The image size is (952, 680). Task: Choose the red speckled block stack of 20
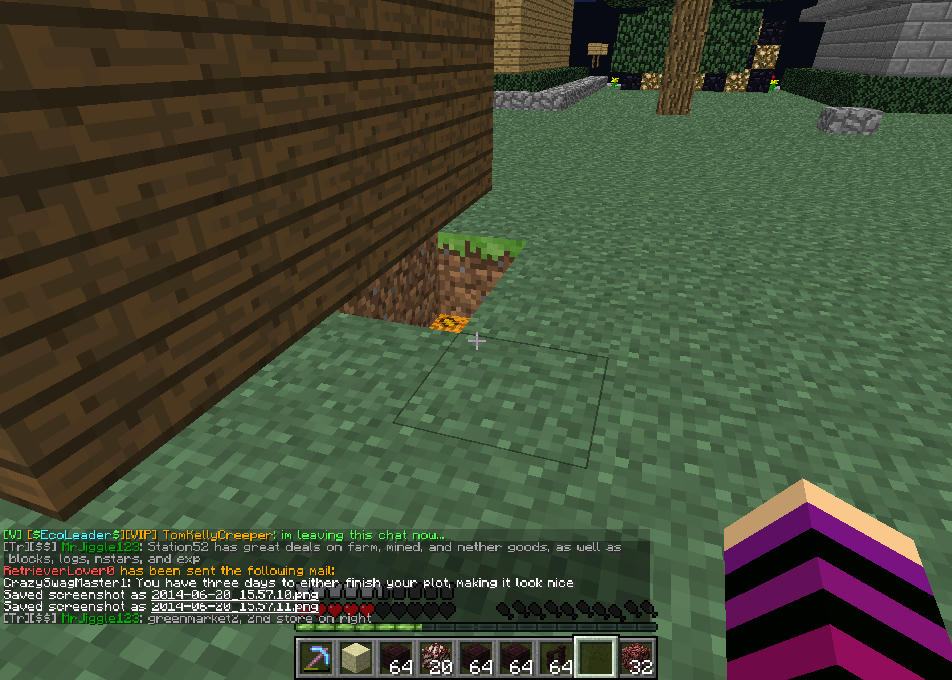click(x=436, y=659)
